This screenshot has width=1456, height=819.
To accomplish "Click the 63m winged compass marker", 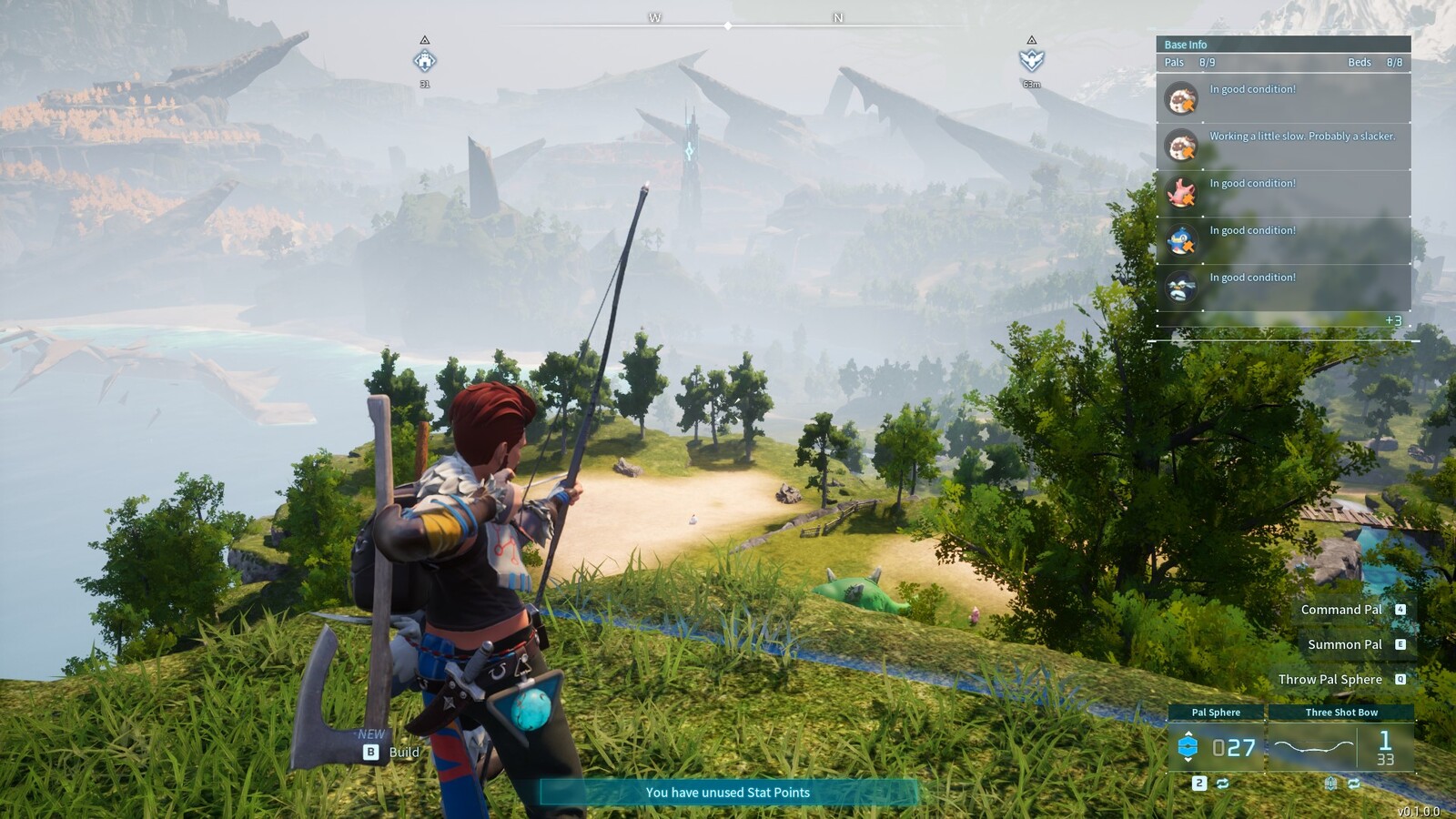I will coord(1031,61).
